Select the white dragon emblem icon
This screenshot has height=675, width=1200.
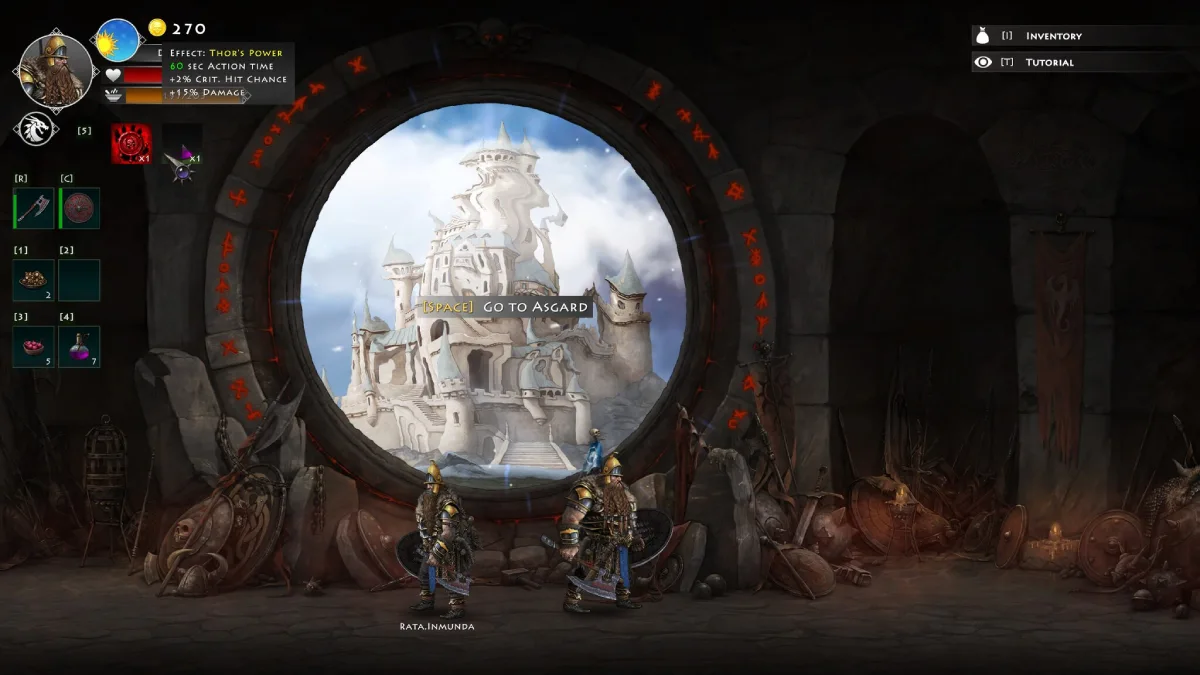point(35,129)
